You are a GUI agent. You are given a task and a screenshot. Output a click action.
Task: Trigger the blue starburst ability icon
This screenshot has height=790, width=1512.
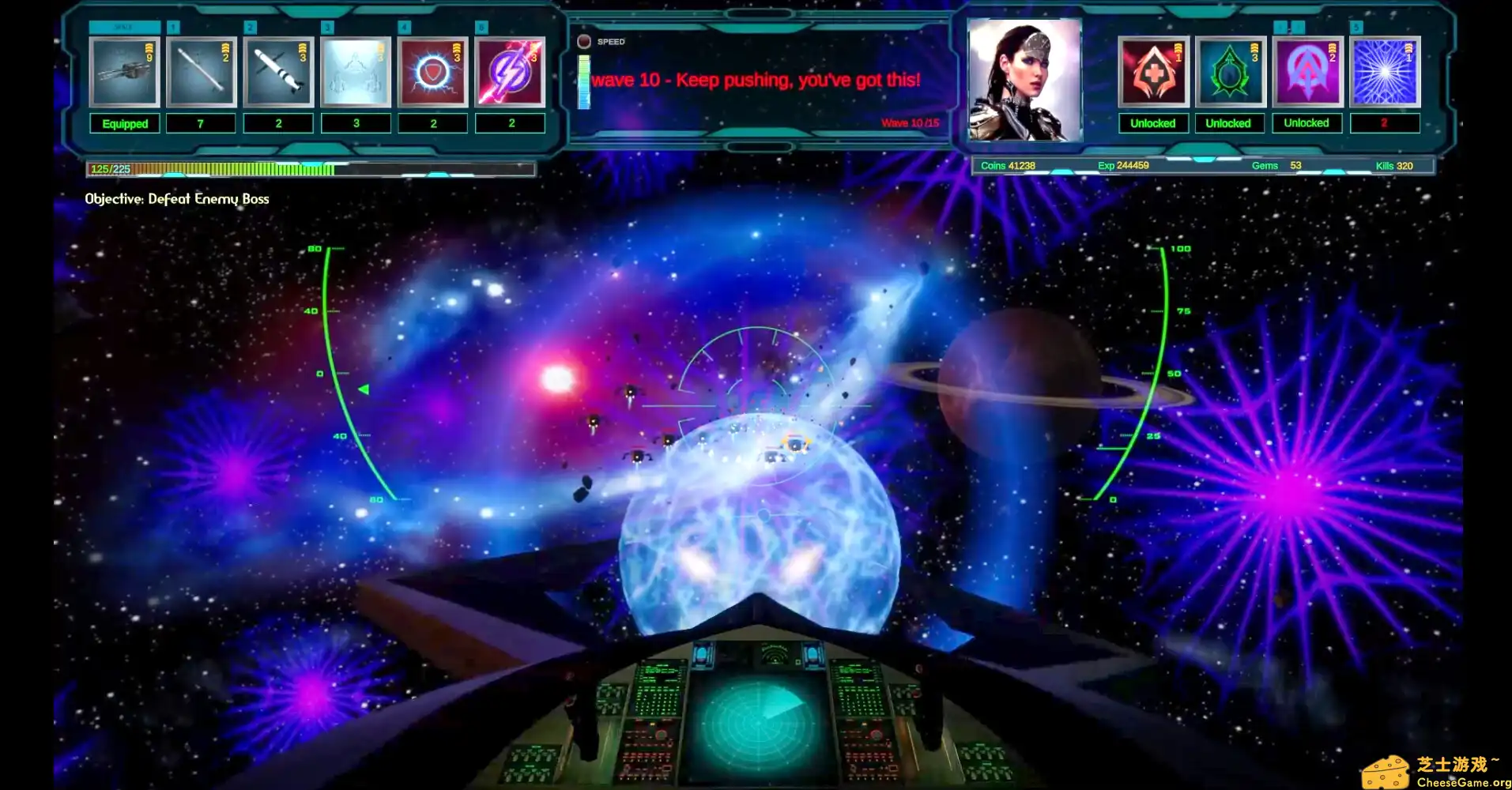pyautogui.click(x=1384, y=72)
